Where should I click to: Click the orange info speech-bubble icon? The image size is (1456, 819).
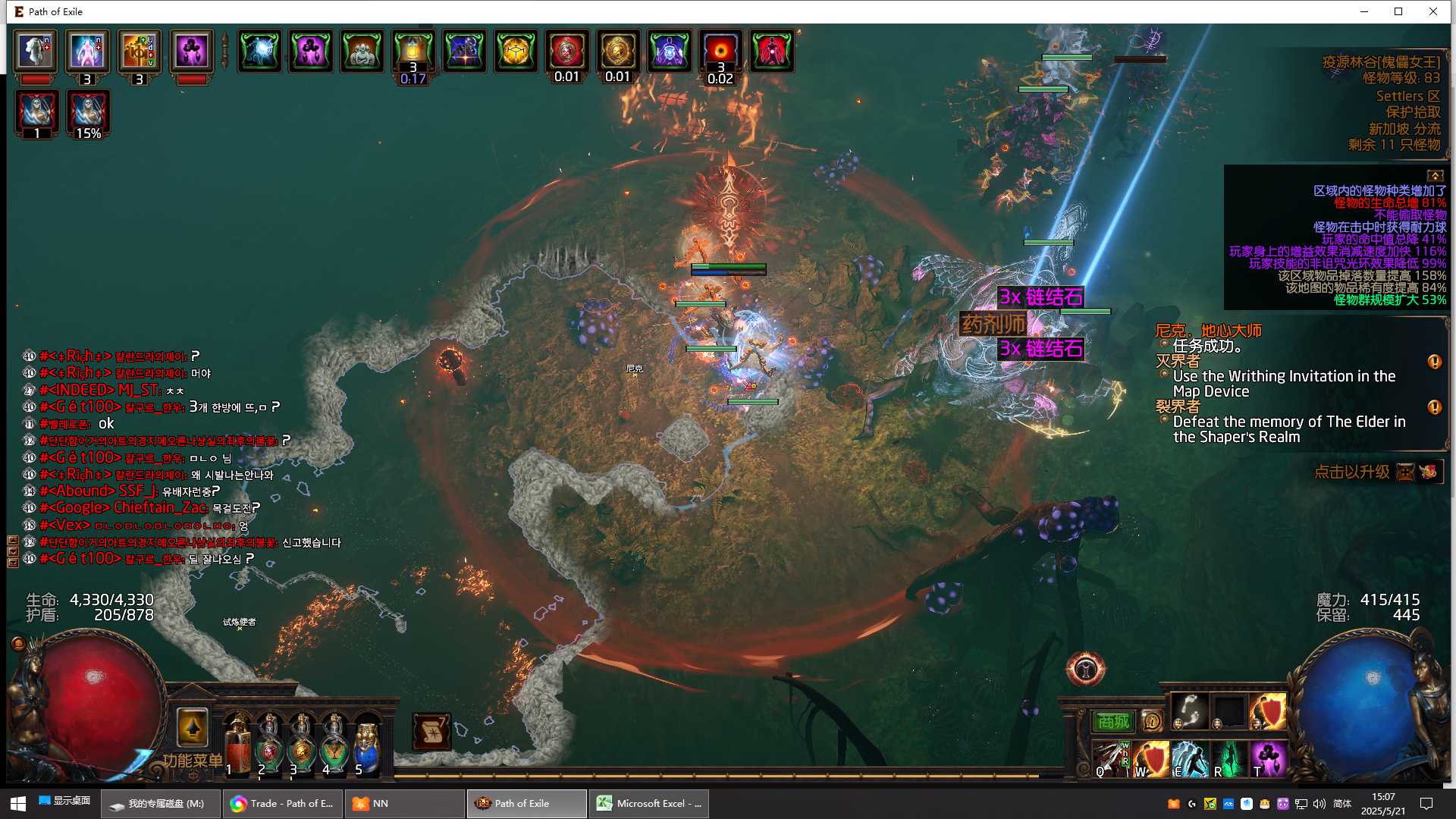coord(1152,721)
